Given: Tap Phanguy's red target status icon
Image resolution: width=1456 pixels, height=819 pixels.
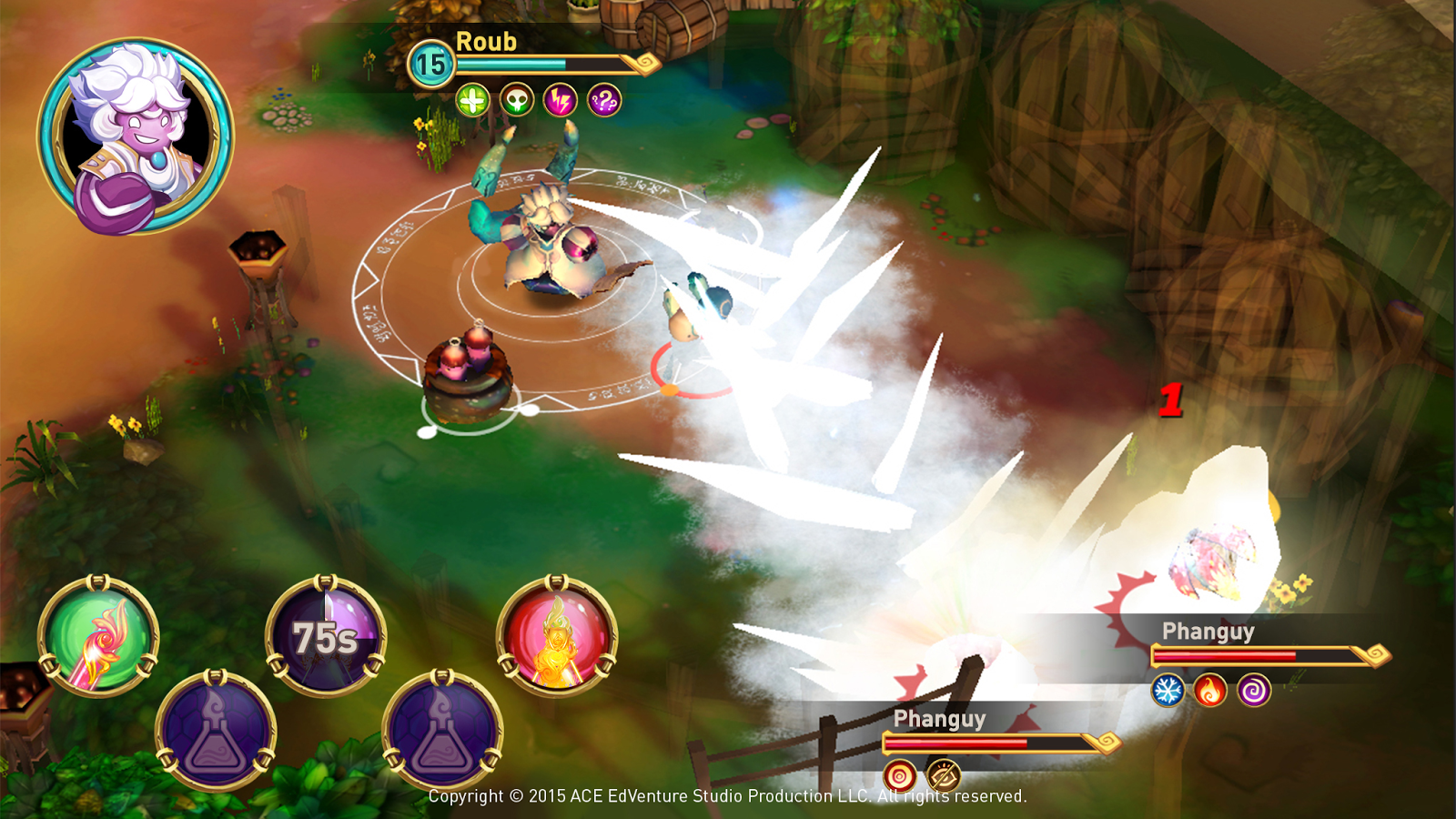Looking at the screenshot, I should pyautogui.click(x=900, y=776).
